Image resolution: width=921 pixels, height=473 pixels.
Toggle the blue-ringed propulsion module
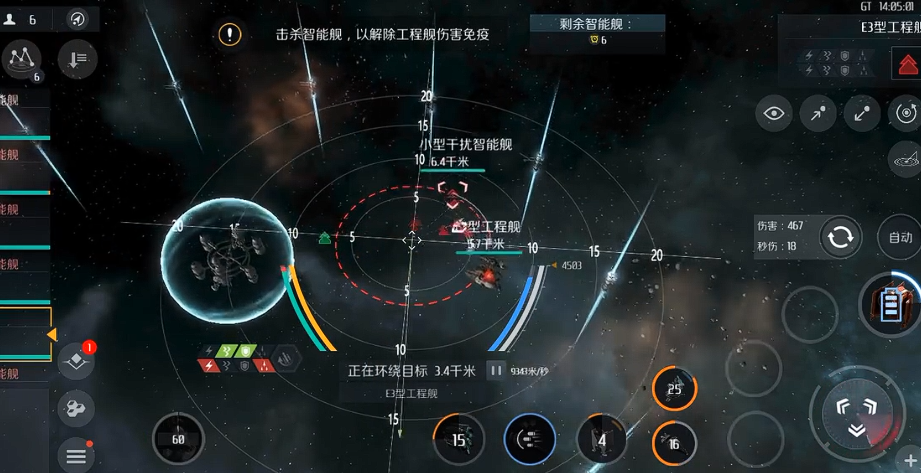point(530,439)
